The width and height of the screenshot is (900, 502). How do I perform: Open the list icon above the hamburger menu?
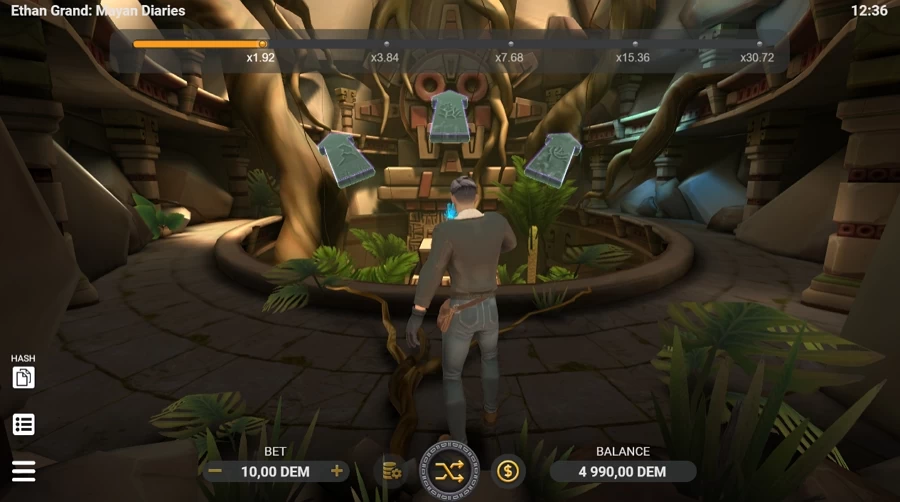(23, 424)
